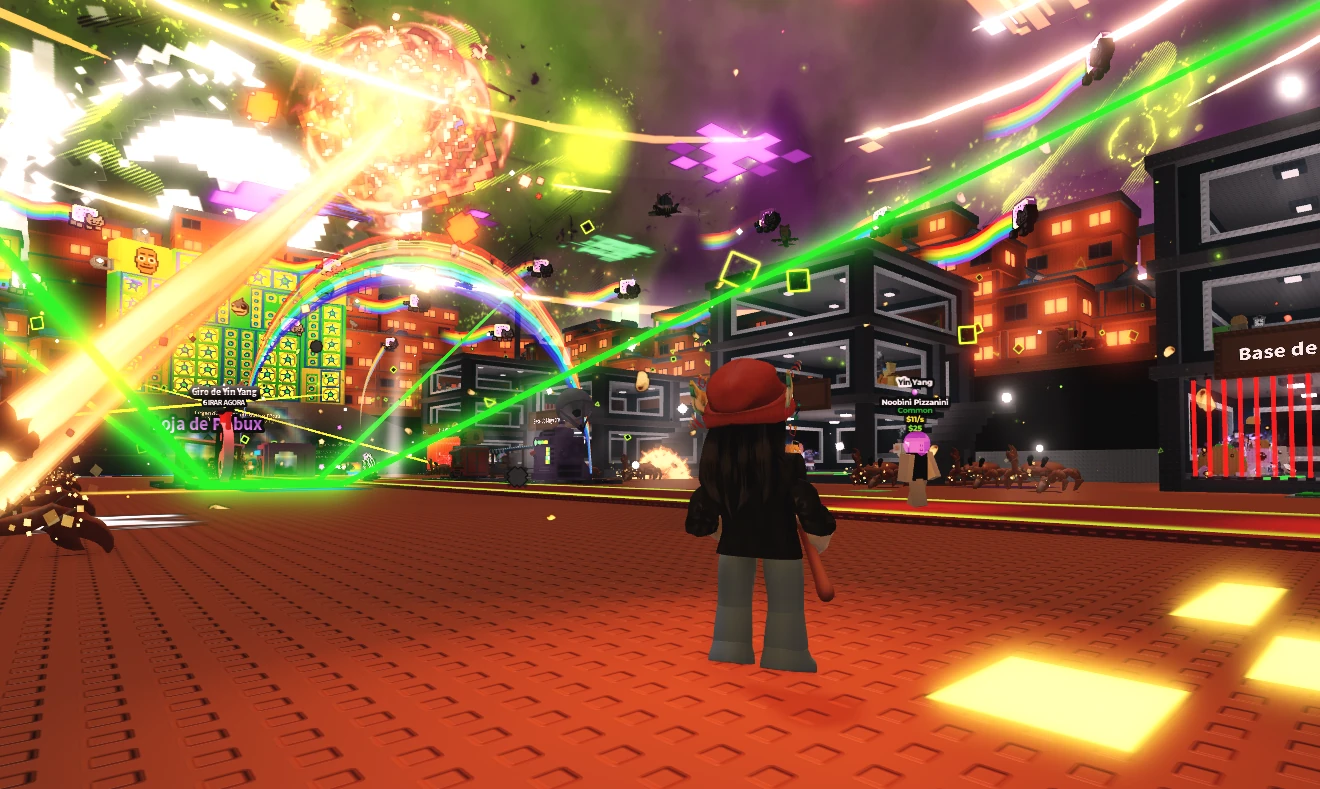
Task: Click the $25 price tag on Noobini Pizzanini
Action: pyautogui.click(x=913, y=427)
